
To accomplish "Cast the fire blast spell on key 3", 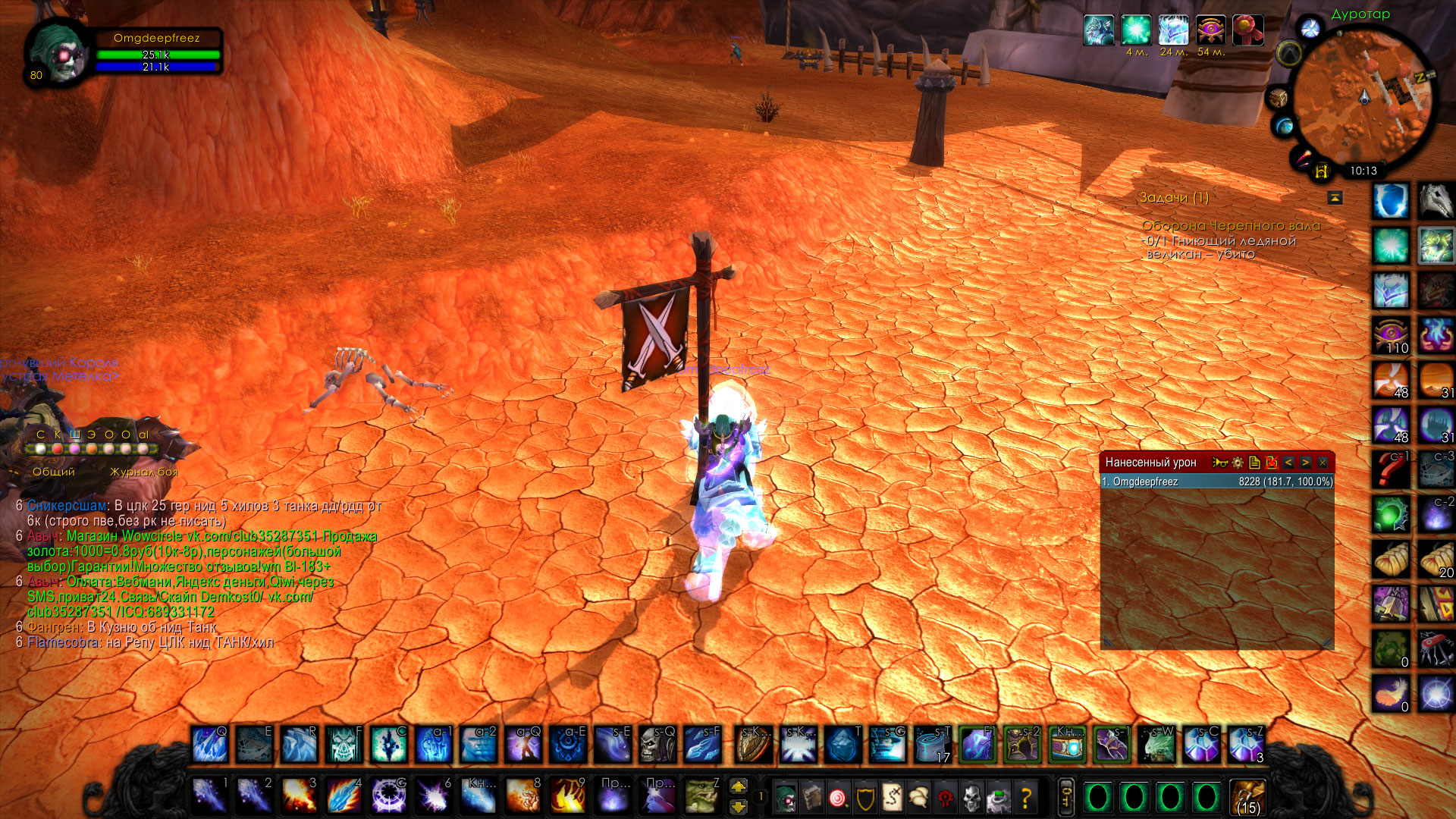I will pyautogui.click(x=300, y=796).
